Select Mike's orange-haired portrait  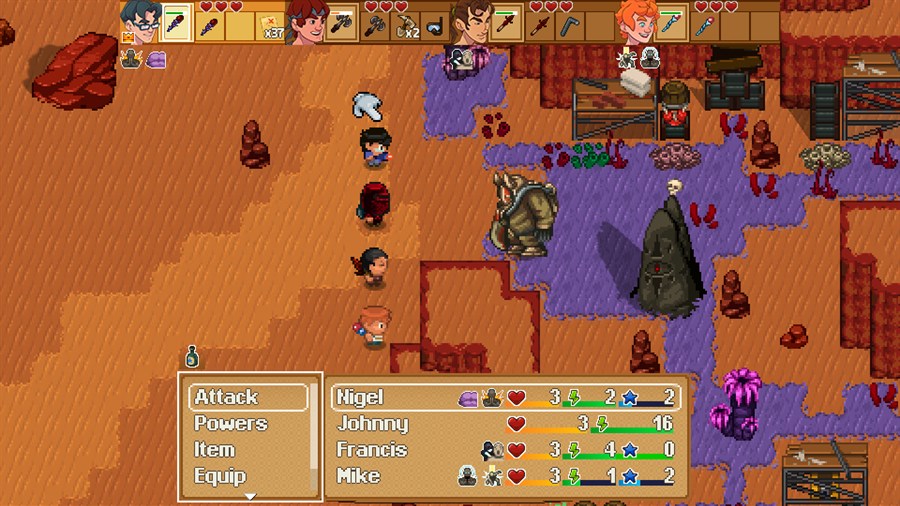click(635, 21)
